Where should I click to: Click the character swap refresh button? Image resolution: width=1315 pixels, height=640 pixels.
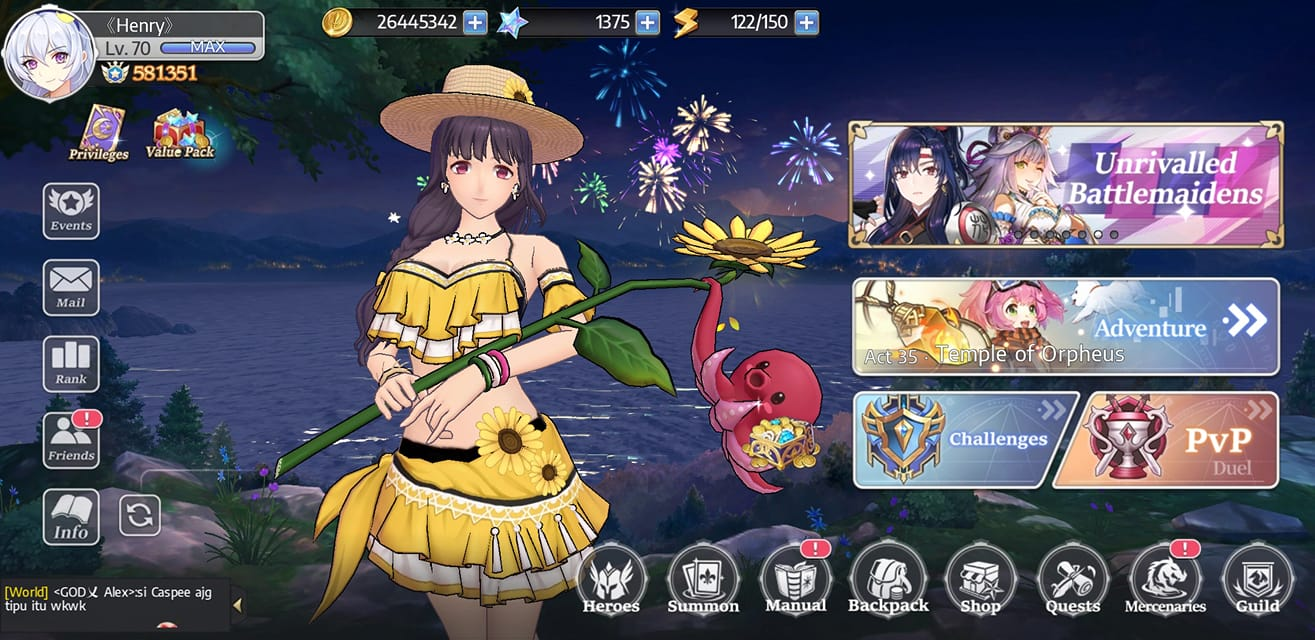(x=140, y=515)
